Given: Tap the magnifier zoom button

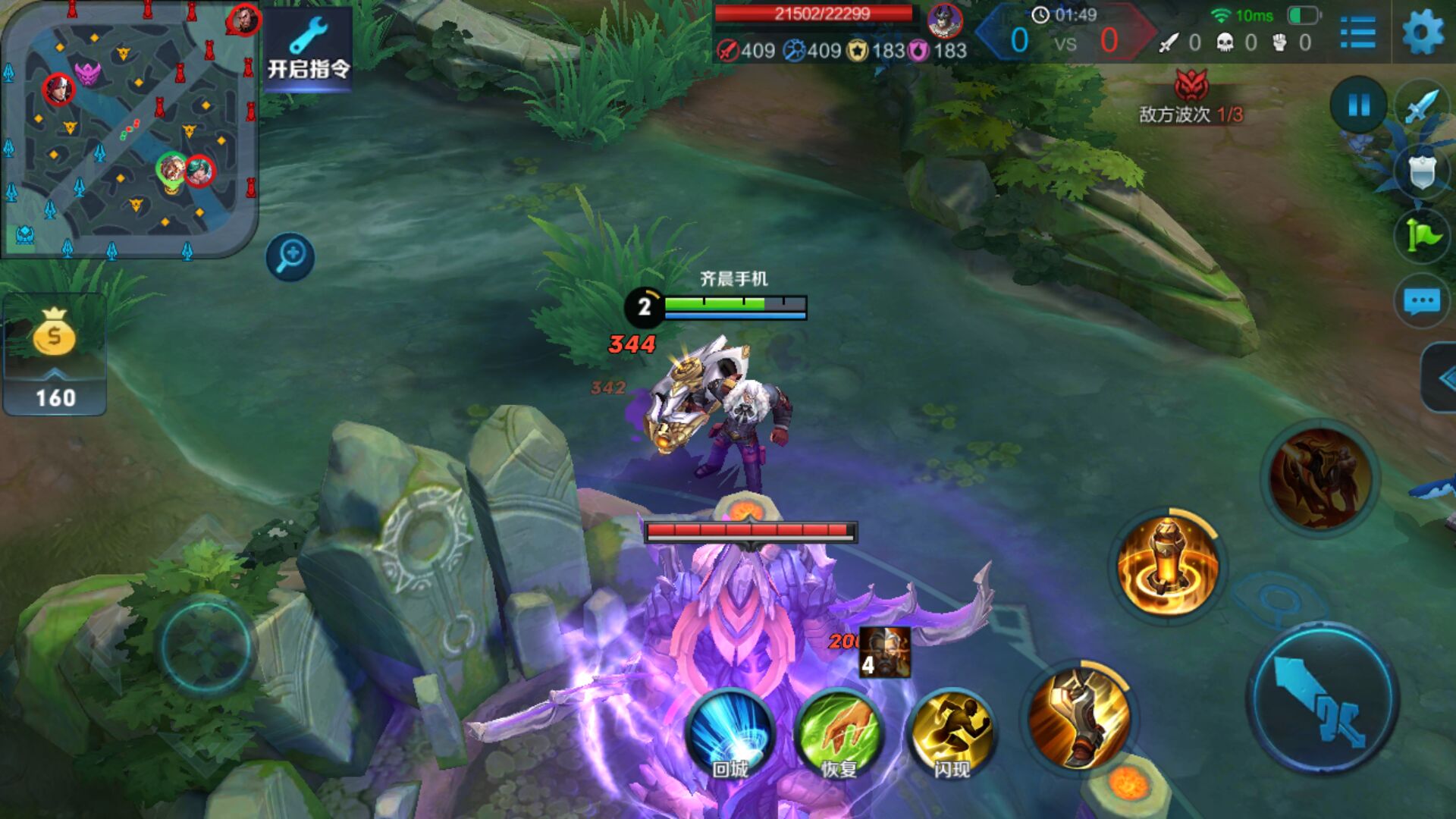Looking at the screenshot, I should click(290, 256).
